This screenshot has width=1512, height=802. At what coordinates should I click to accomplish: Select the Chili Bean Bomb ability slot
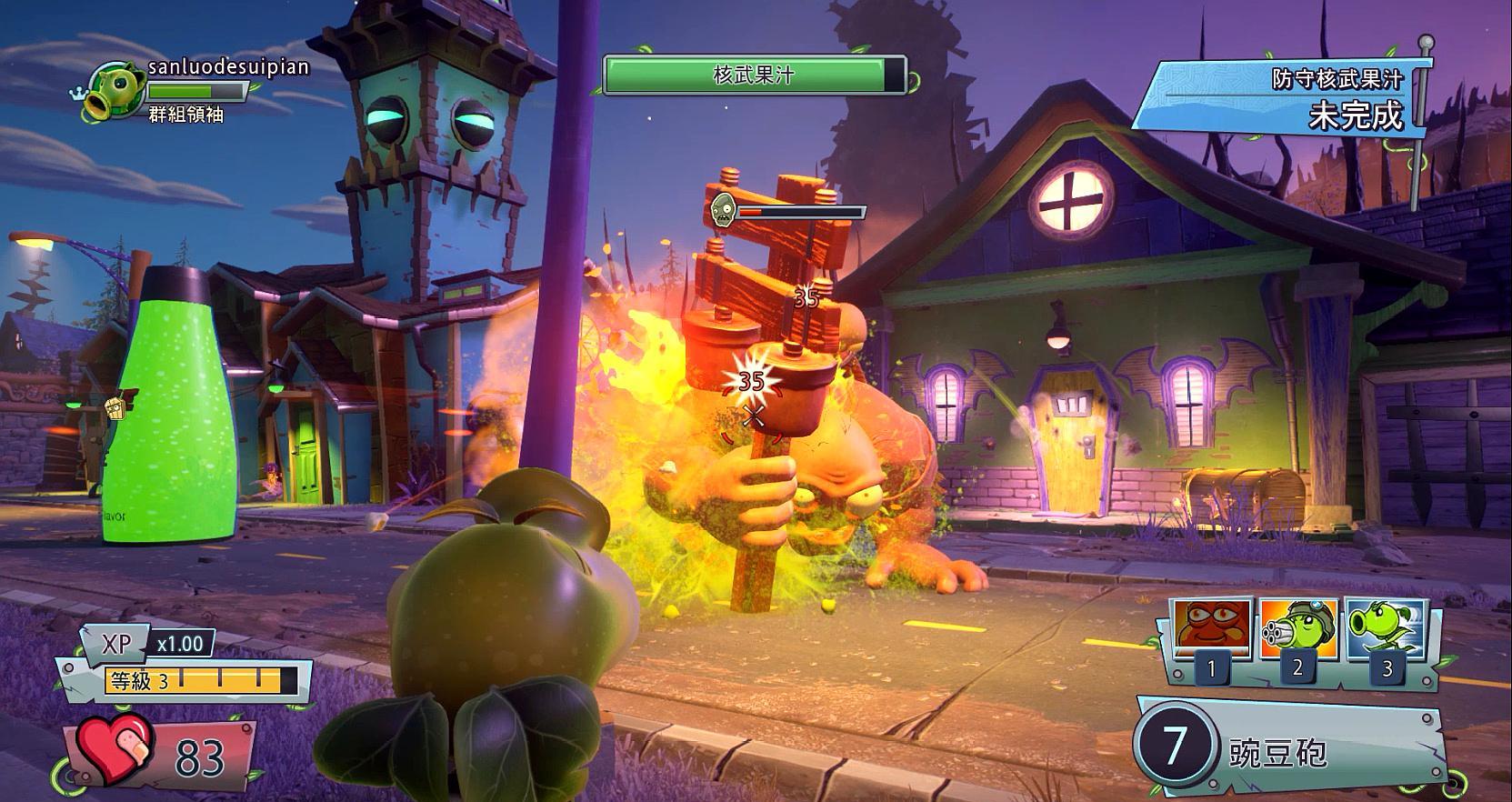point(1211,628)
